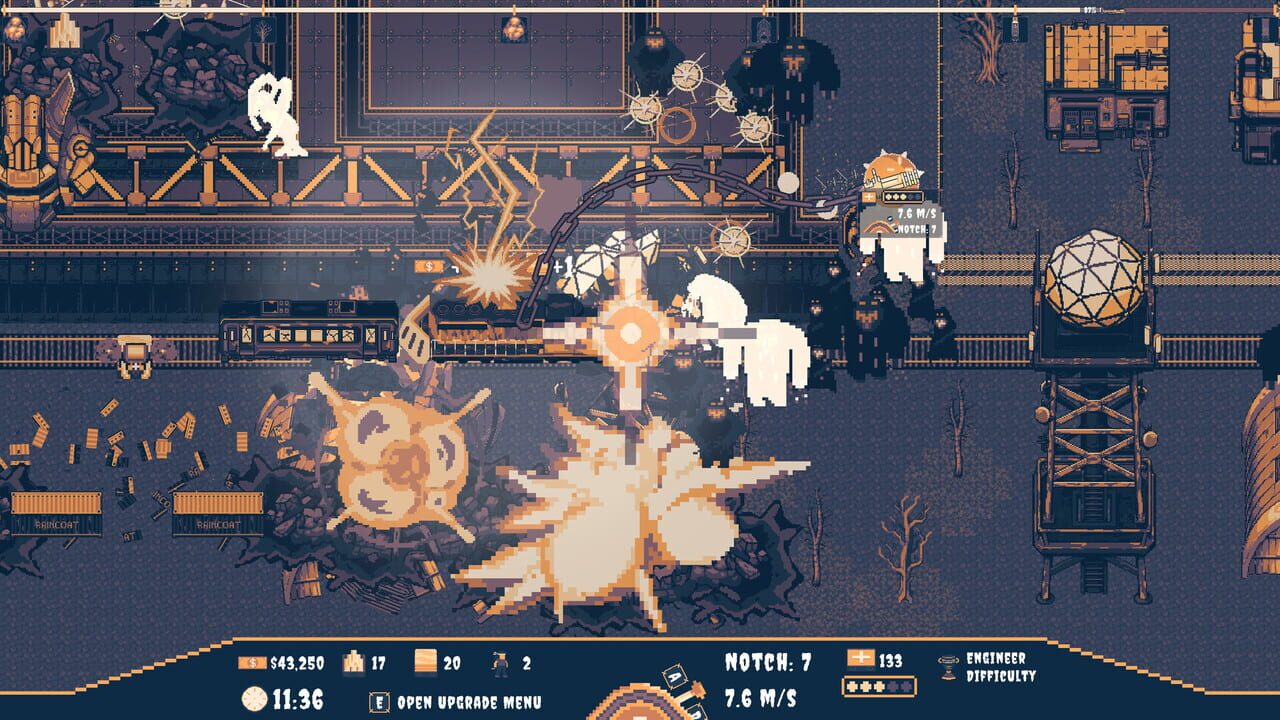Screen dimensions: 1280x720
Task: Toggle a pip on the player's overhead pip bar
Action: [x=895, y=196]
